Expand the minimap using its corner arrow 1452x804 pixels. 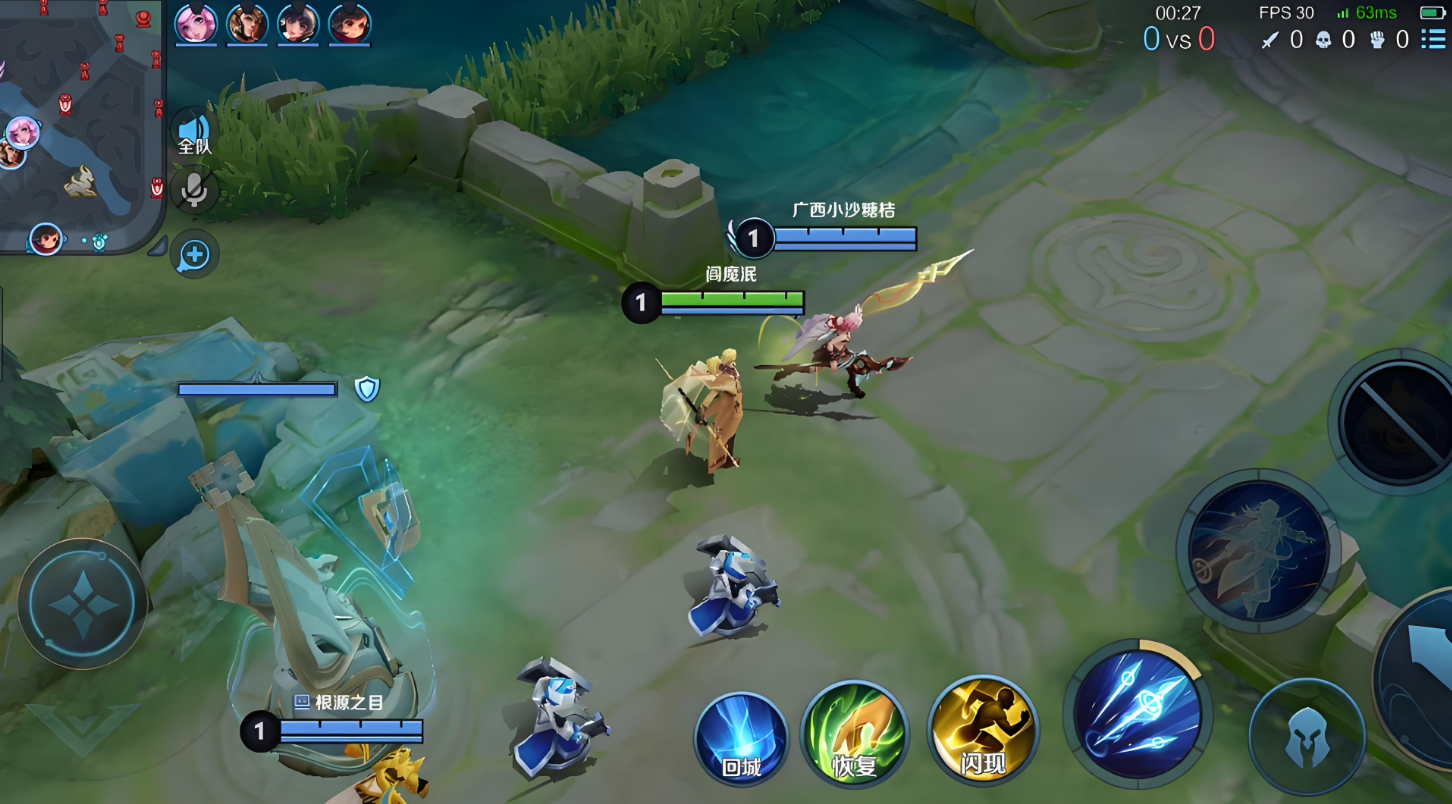157,247
